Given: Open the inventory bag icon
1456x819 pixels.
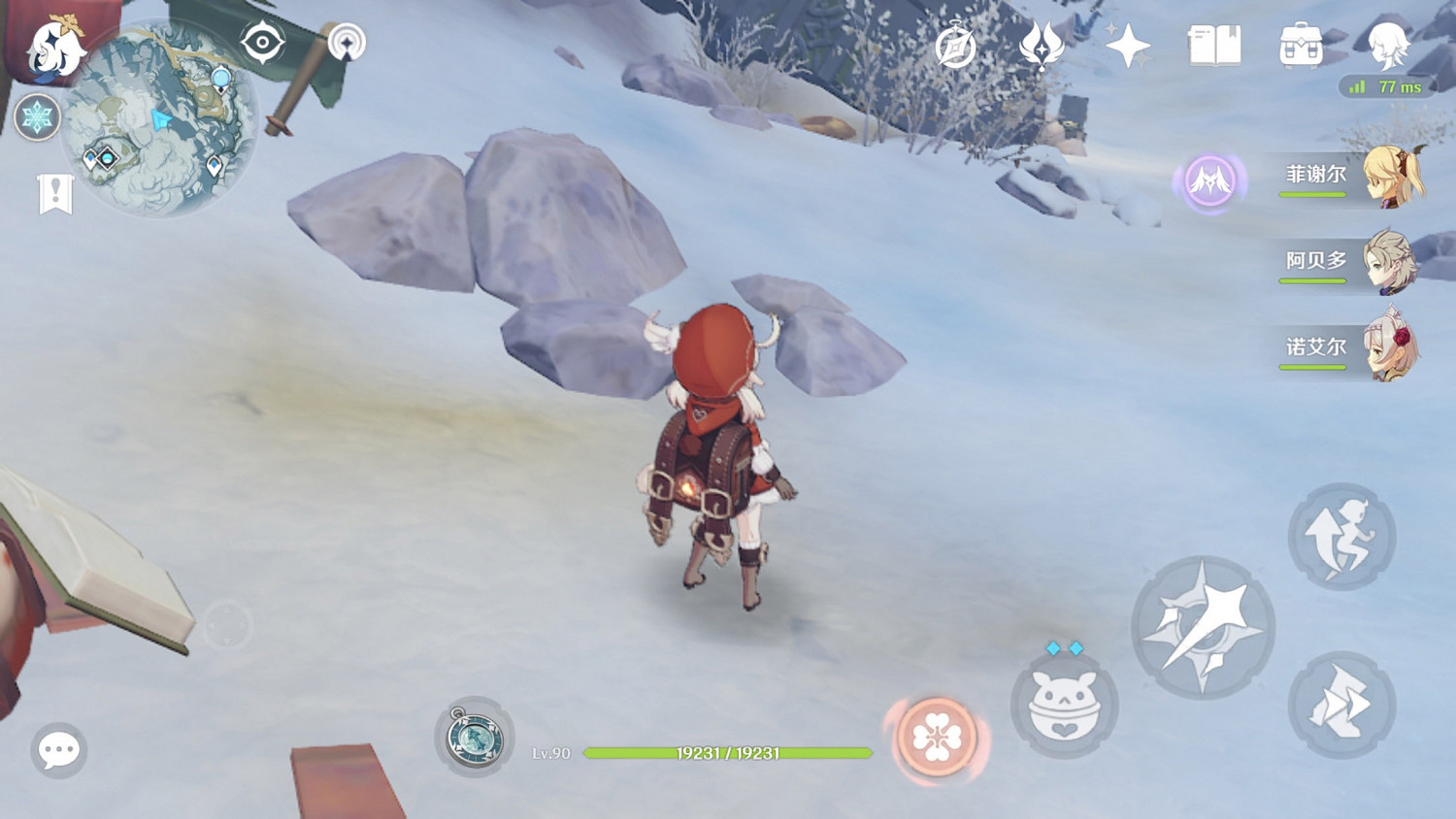Looking at the screenshot, I should coord(1301,46).
